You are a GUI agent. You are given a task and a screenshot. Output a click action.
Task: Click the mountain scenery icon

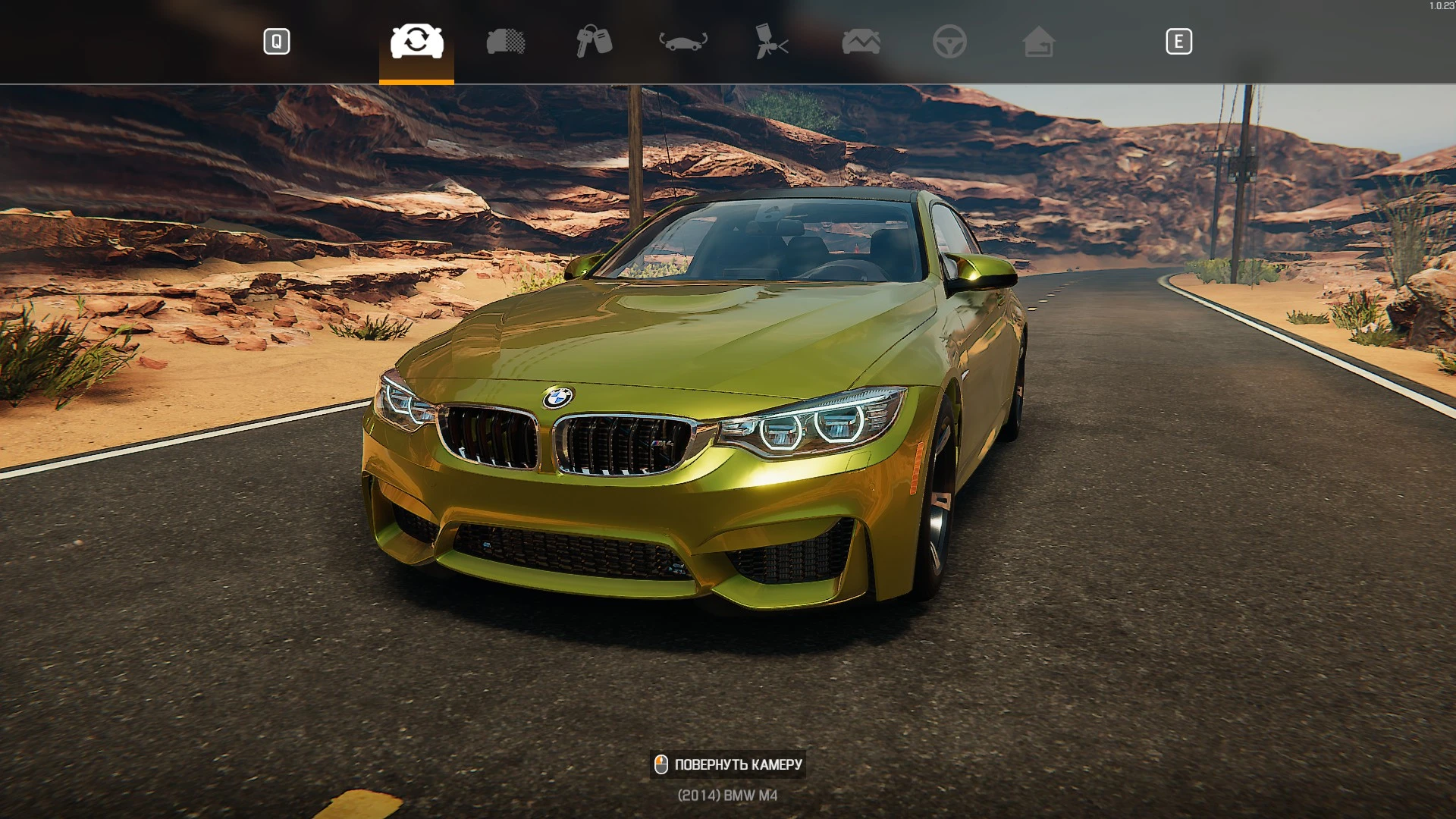pos(861,42)
